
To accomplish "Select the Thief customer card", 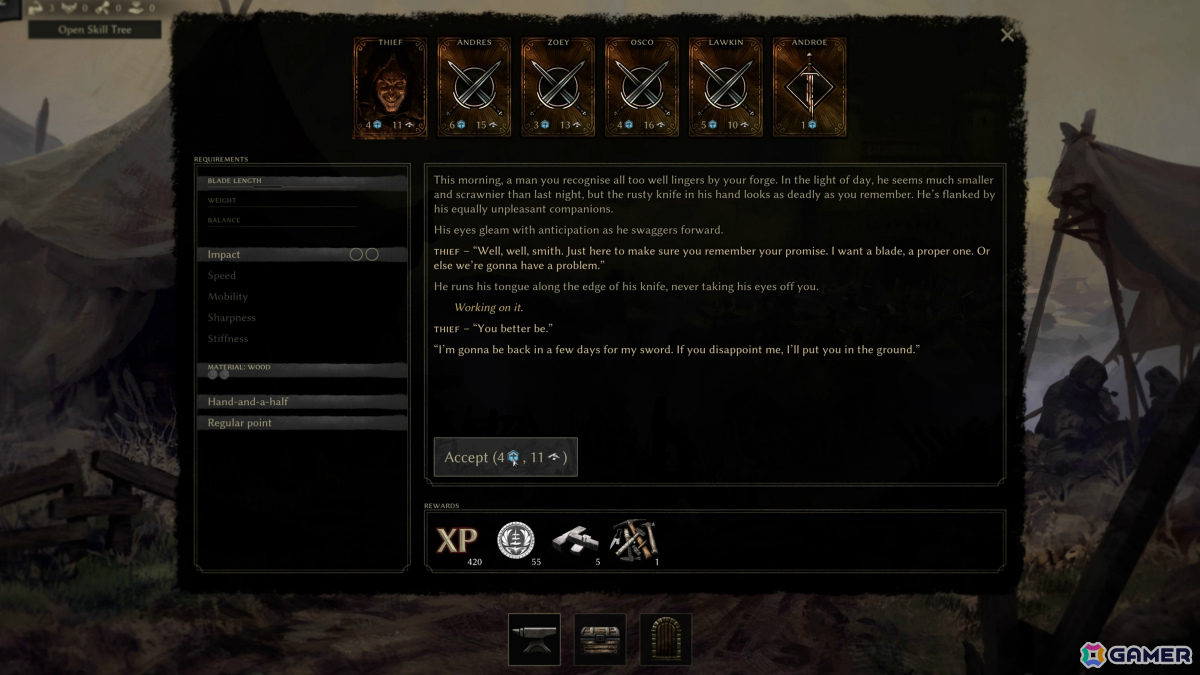I will (390, 88).
